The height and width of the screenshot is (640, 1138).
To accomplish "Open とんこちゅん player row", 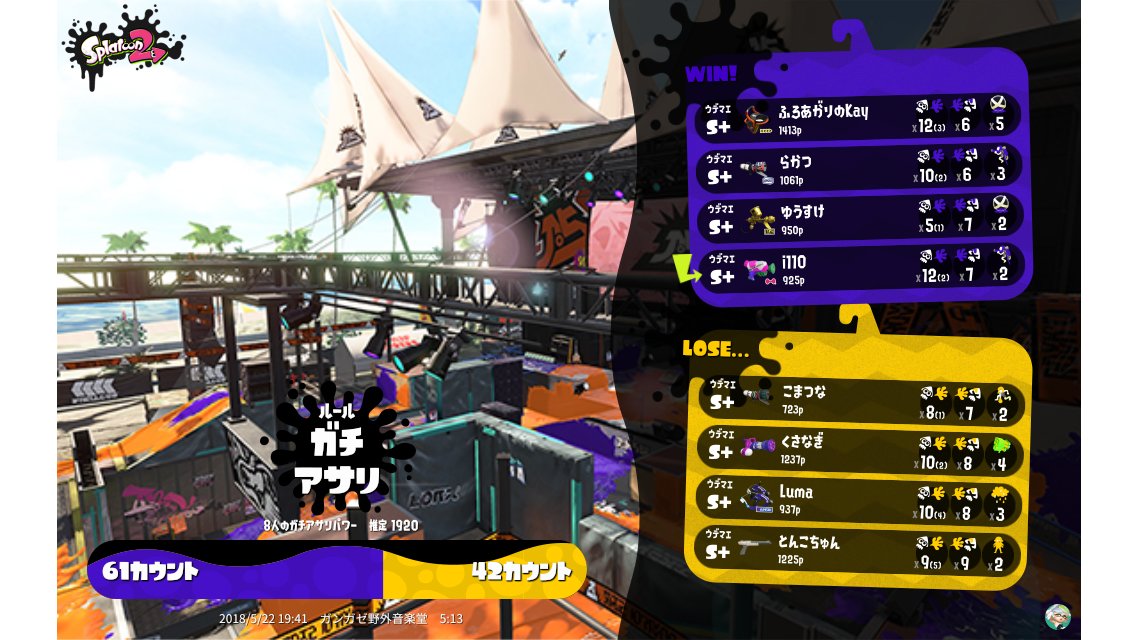I will point(860,551).
